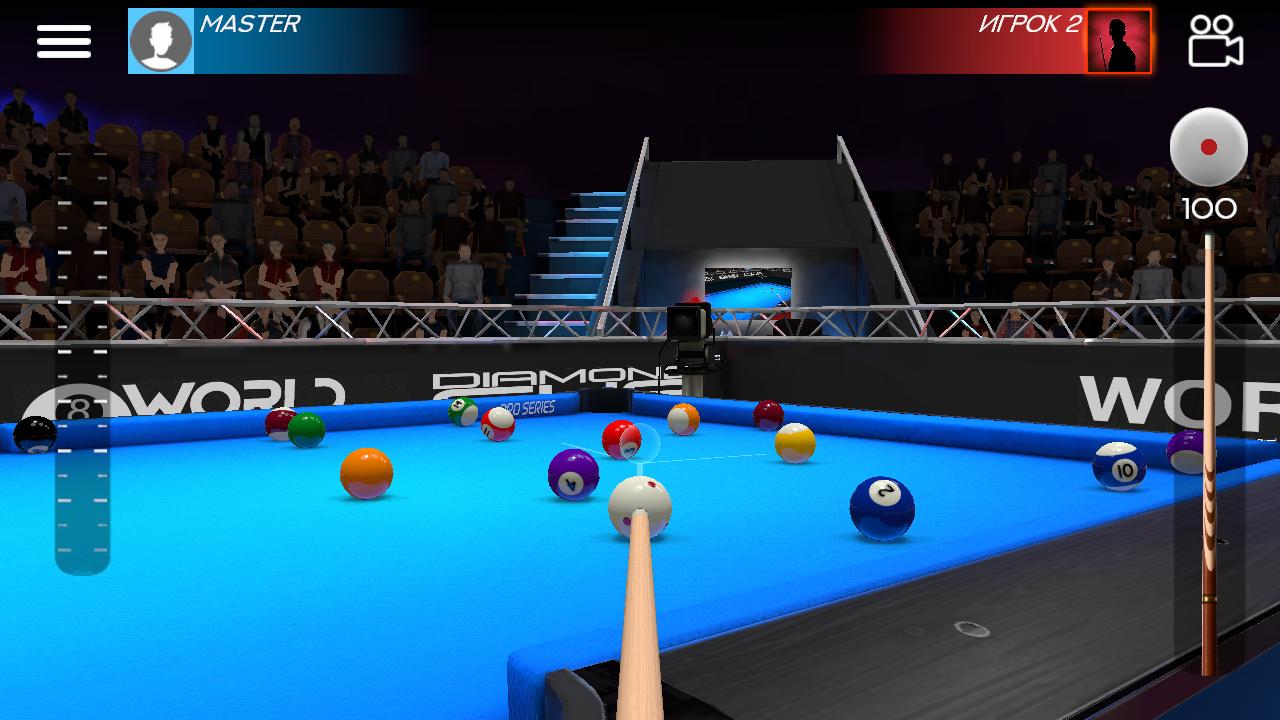The image size is (1280, 720).
Task: Switch camera view with the video camera icon
Action: pos(1213,42)
